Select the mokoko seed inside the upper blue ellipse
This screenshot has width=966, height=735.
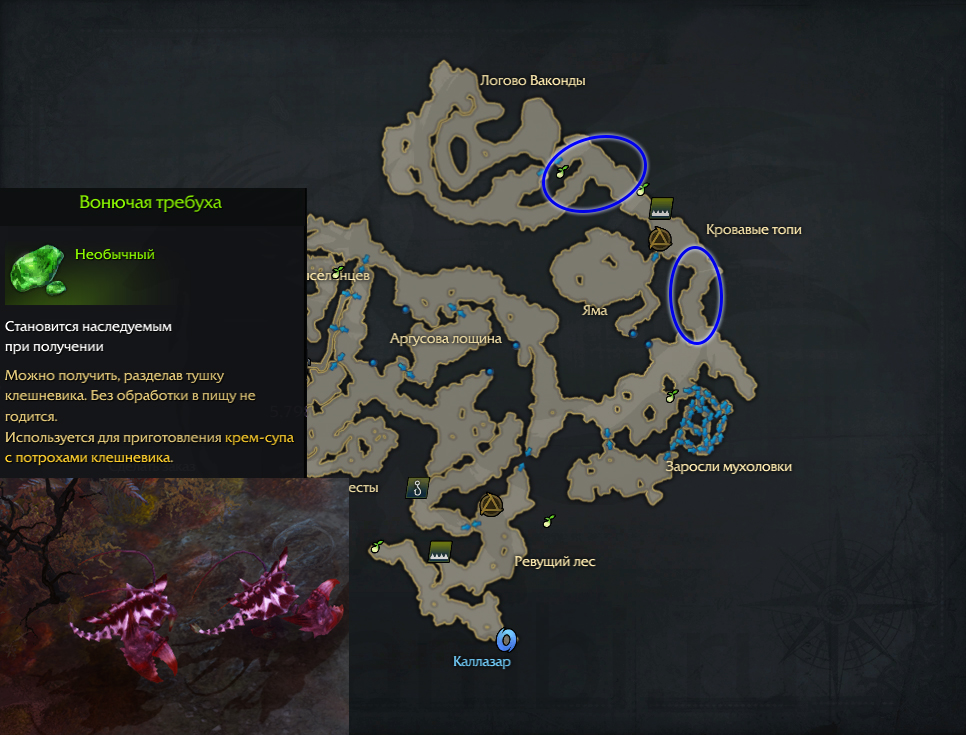coord(563,171)
